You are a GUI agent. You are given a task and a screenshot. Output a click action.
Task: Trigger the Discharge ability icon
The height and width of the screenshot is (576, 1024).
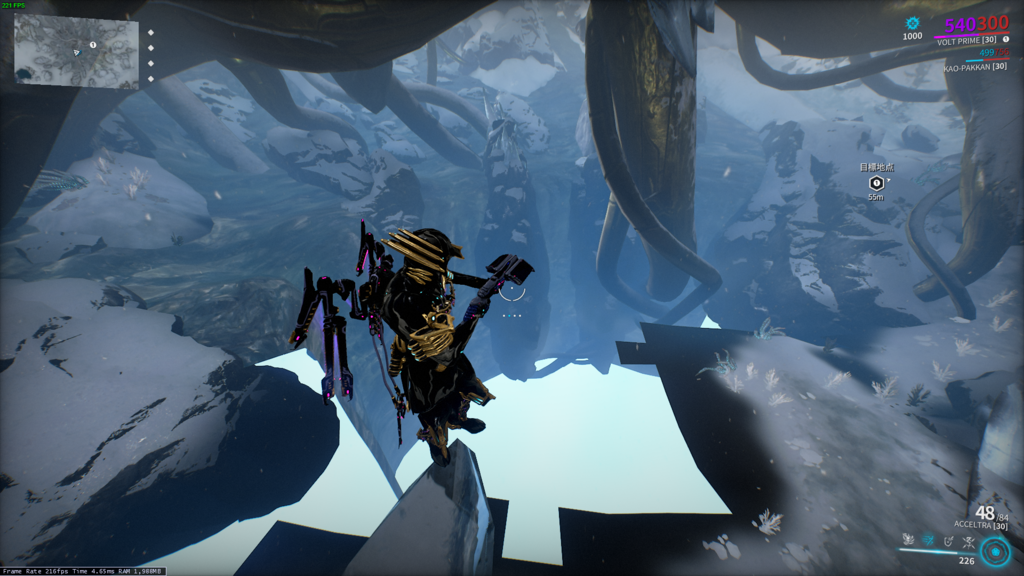[x=968, y=541]
